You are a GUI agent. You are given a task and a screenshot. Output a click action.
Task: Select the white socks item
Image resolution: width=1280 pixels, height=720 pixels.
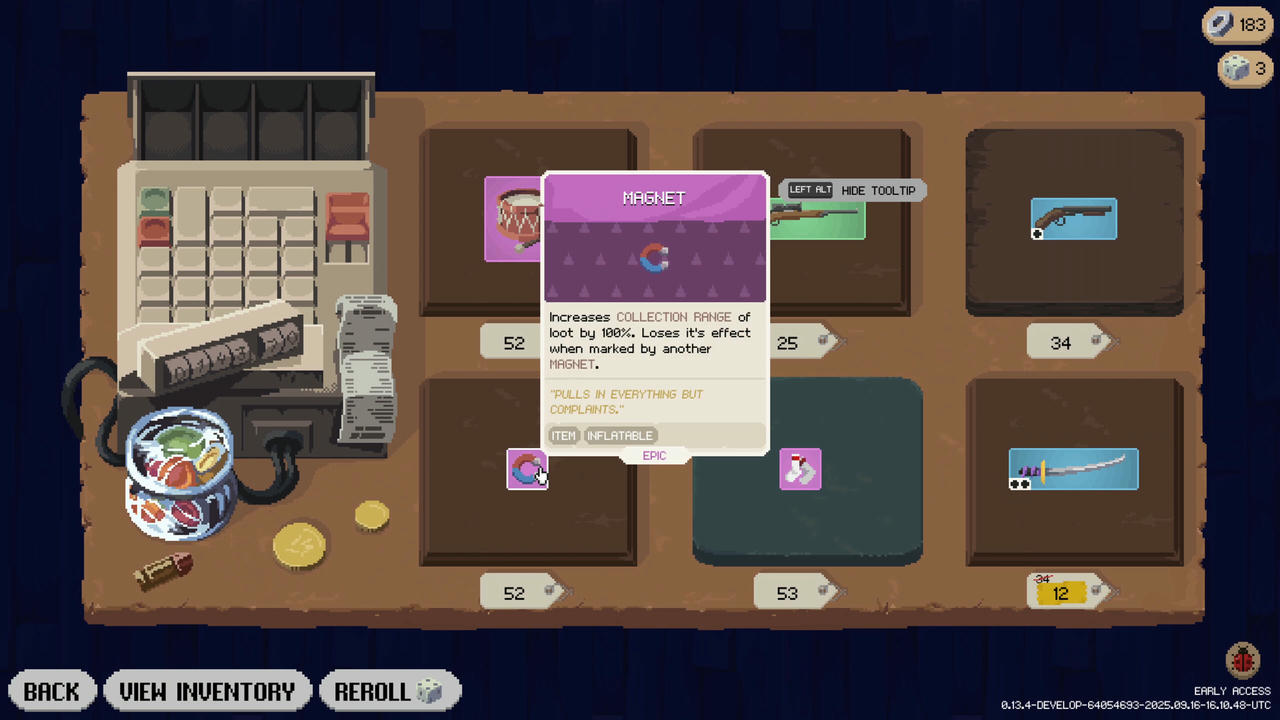tap(800, 469)
